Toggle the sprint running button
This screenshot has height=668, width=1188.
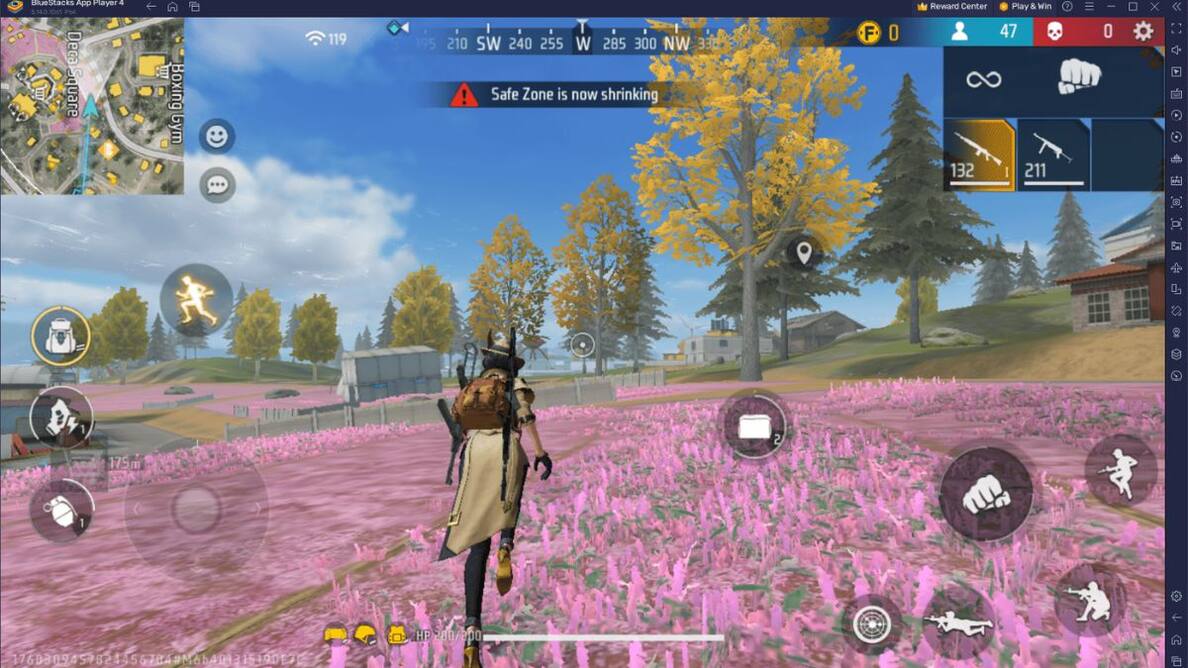196,300
